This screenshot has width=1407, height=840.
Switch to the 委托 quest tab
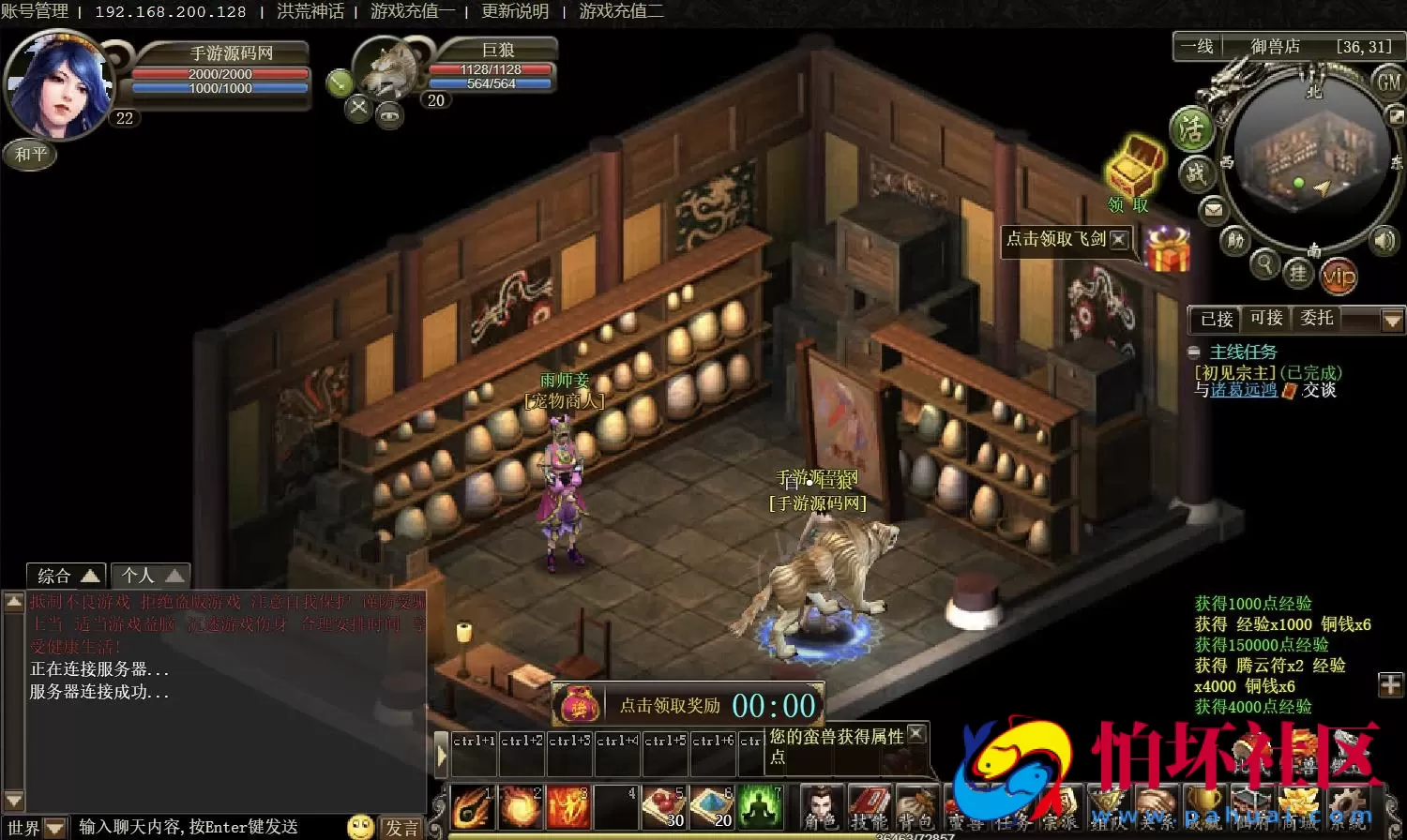1317,319
